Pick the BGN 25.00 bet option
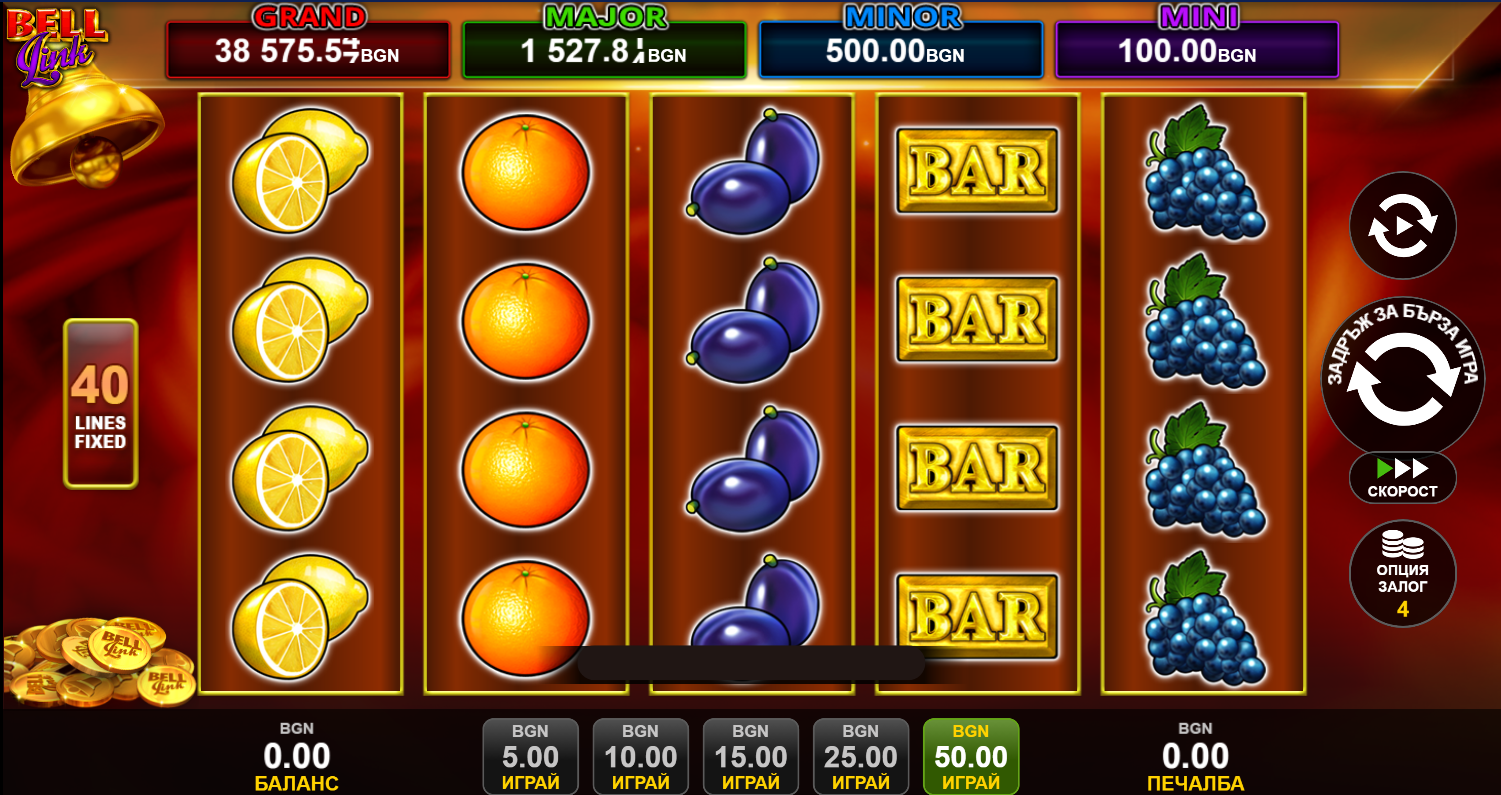Screen dimensions: 1501x795 pyautogui.click(x=860, y=756)
